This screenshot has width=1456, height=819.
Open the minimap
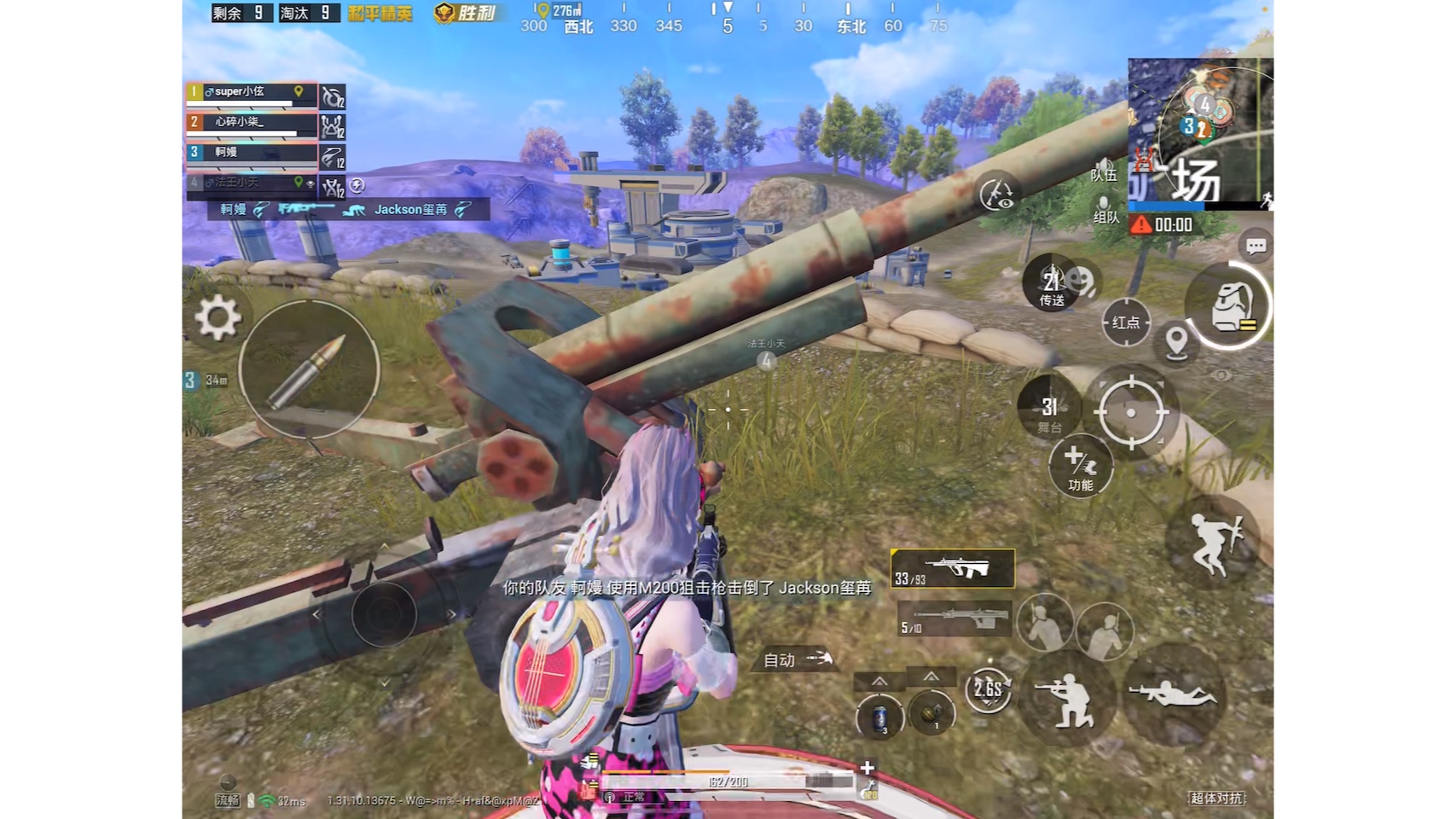click(x=1200, y=132)
